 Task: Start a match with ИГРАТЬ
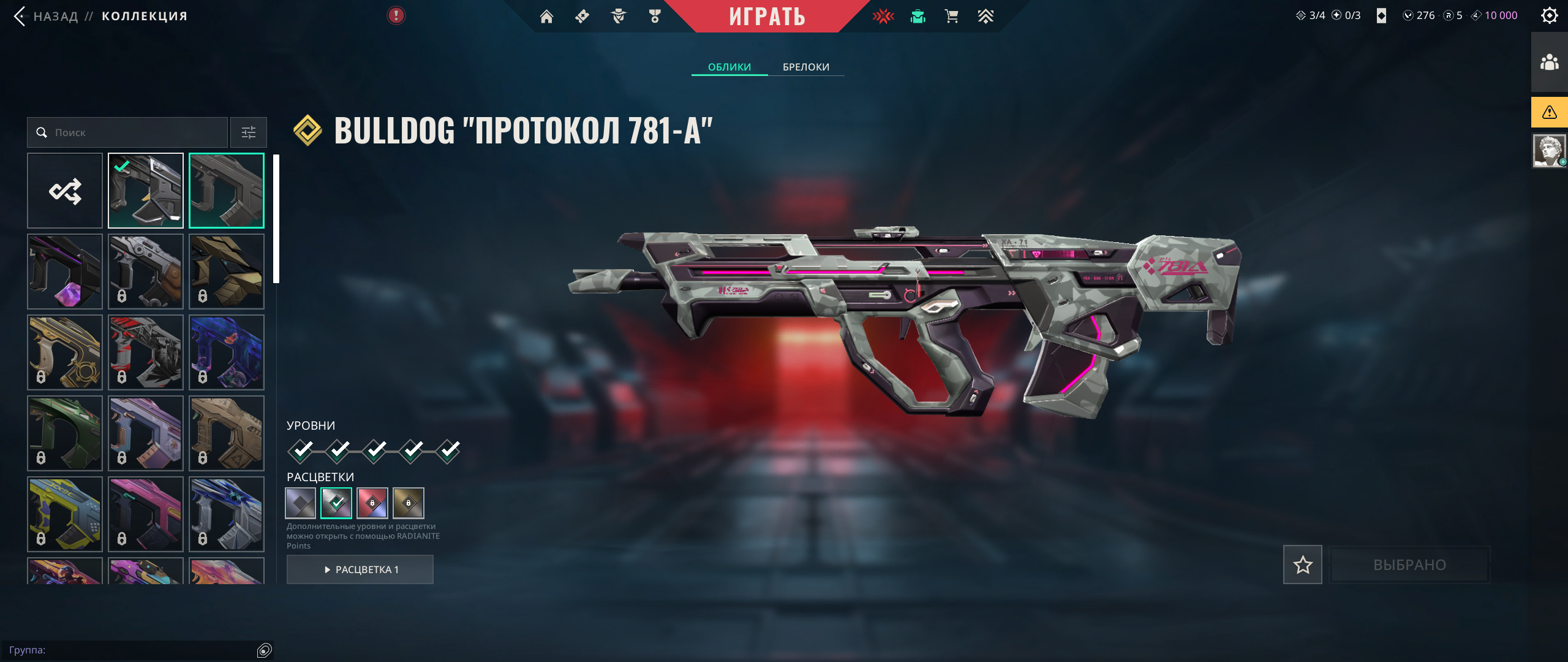click(766, 17)
